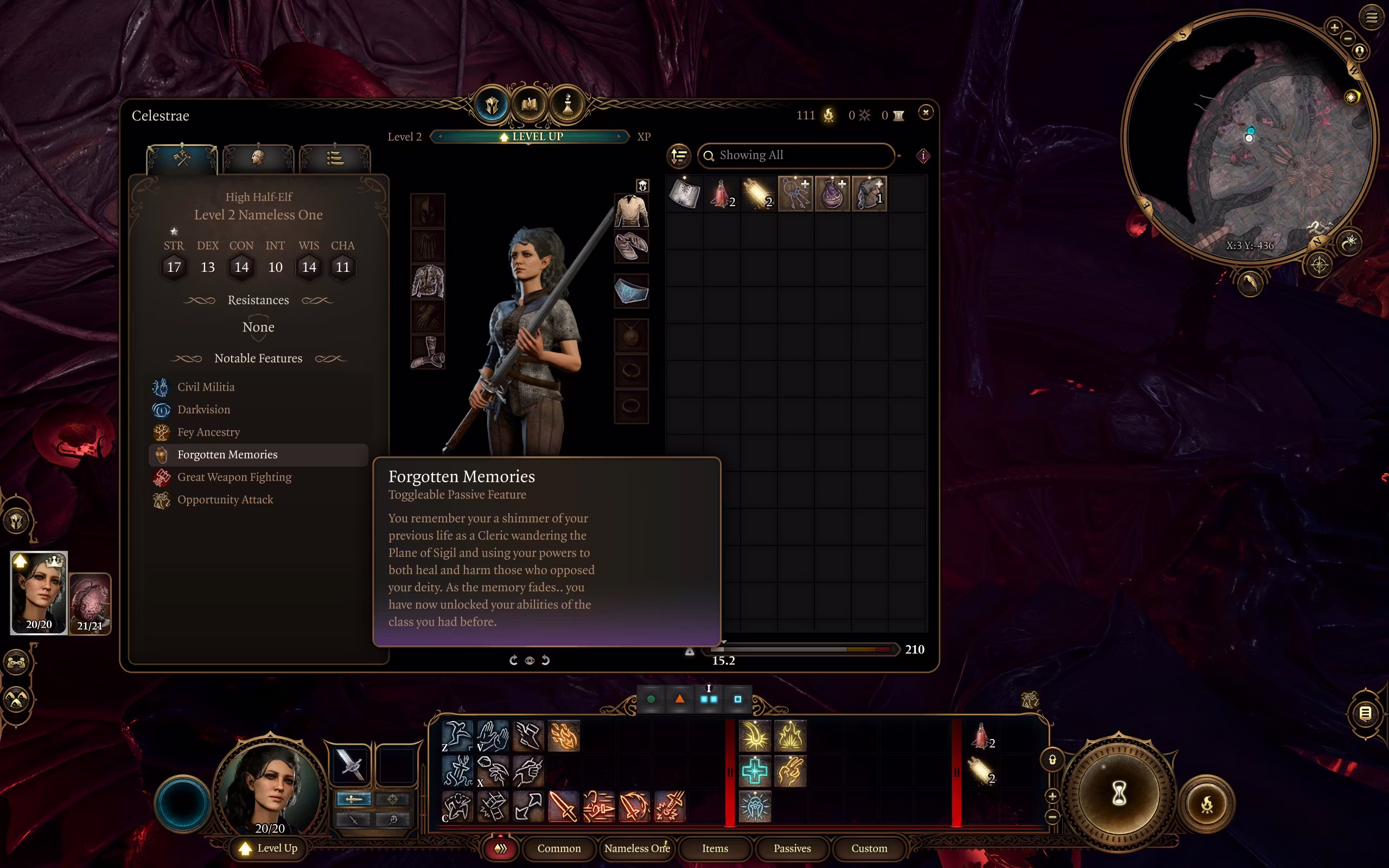Select the red potion stack in inventory
The height and width of the screenshot is (868, 1389).
pyautogui.click(x=721, y=194)
